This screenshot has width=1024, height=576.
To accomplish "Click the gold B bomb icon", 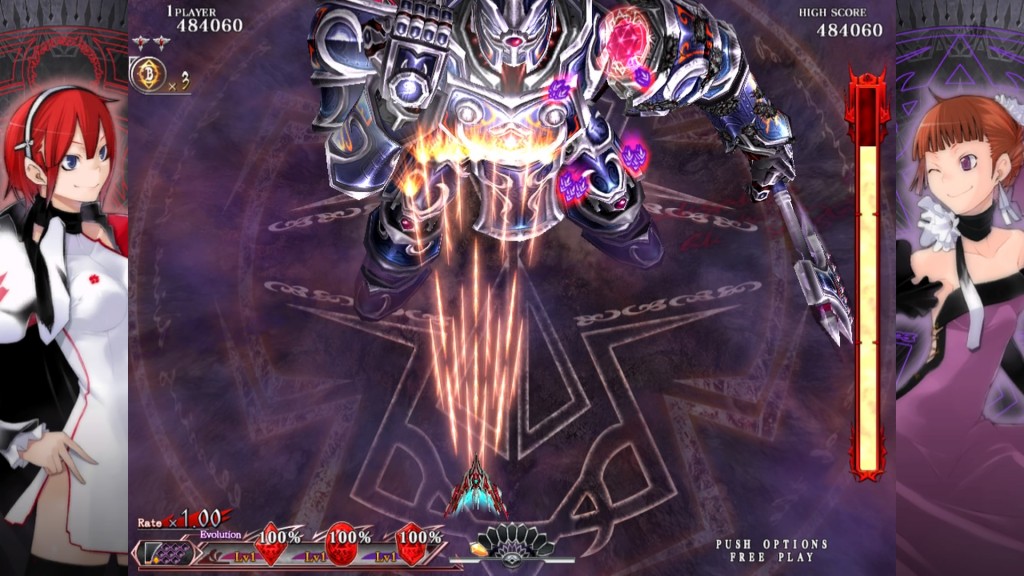I will pos(146,75).
